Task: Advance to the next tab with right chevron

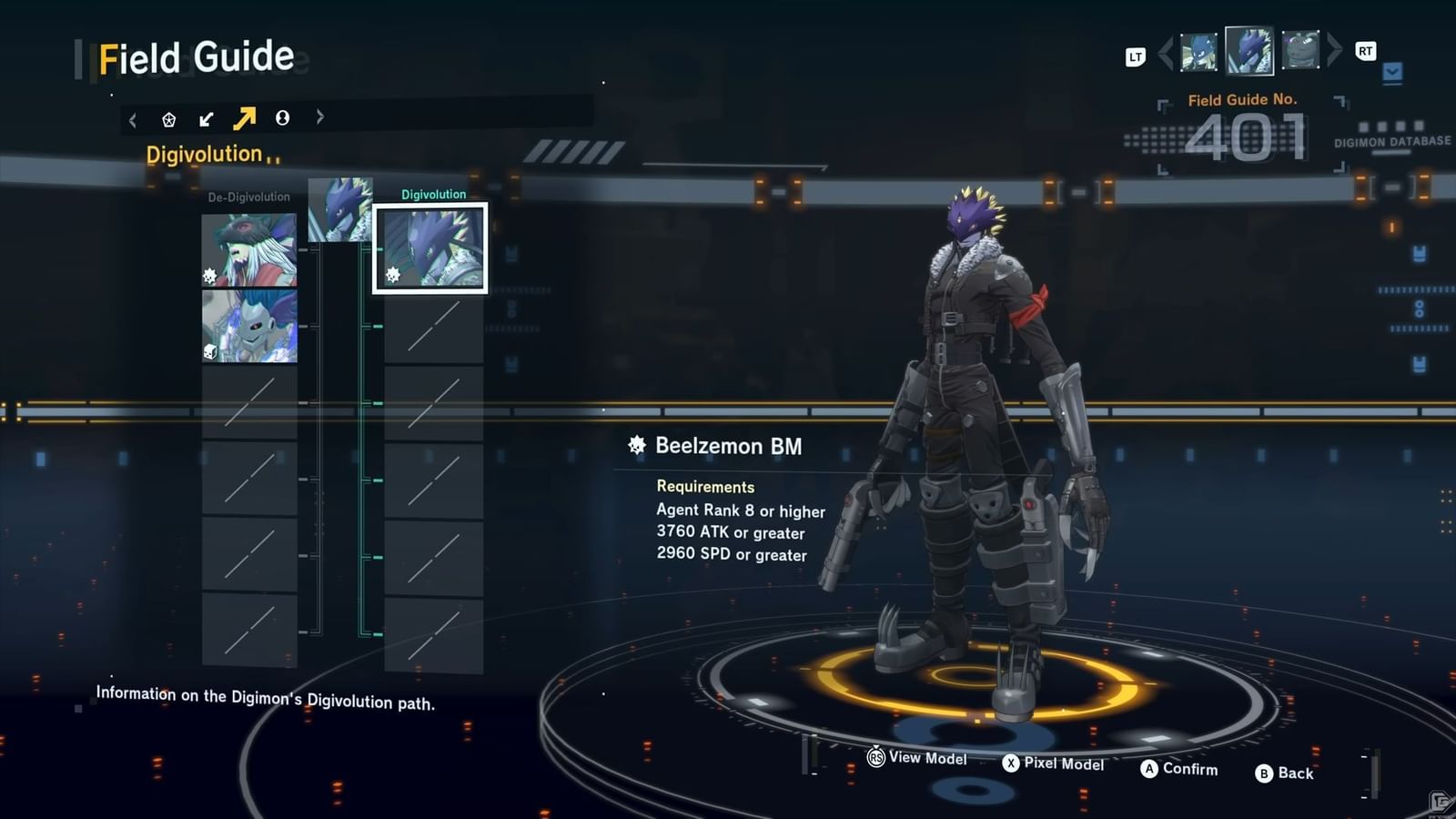Action: point(319,116)
